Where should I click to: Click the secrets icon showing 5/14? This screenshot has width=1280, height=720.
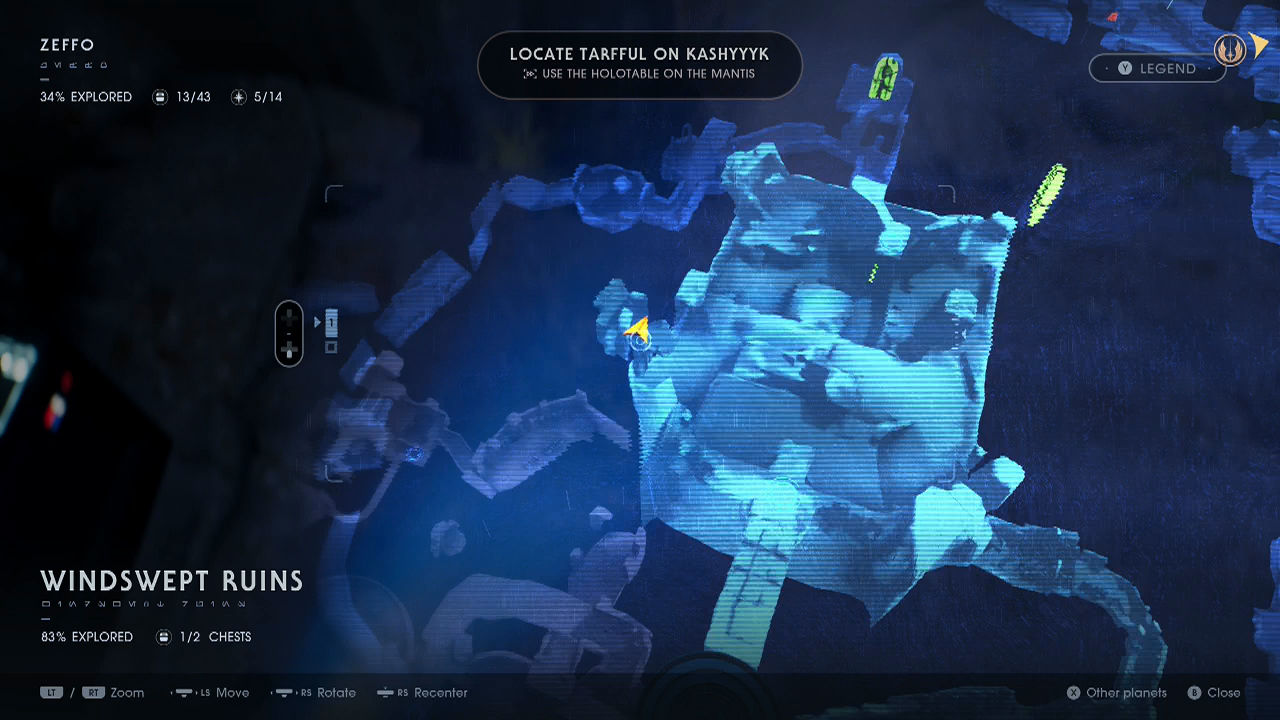(238, 97)
